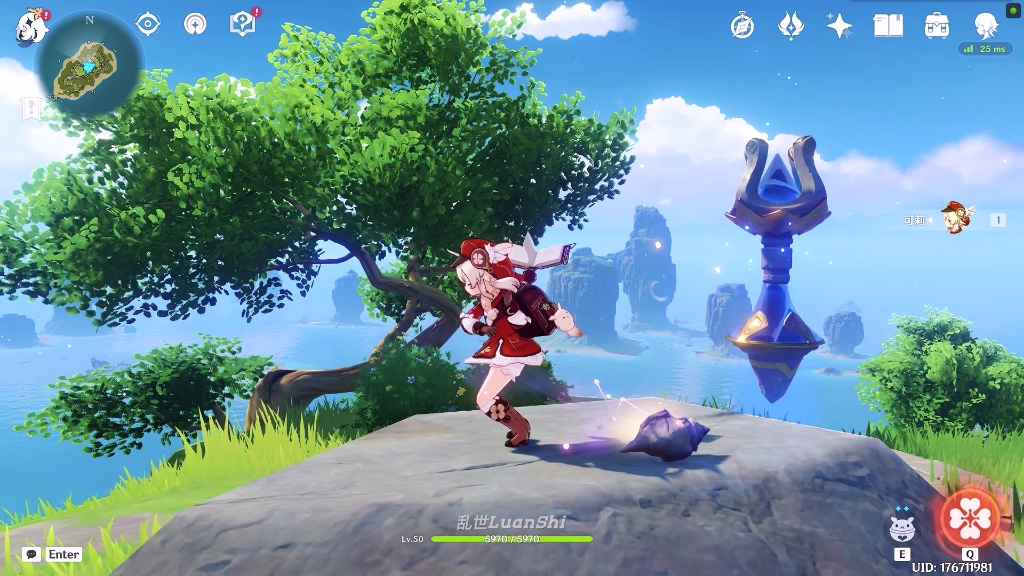Viewport: 1024px width, 576px height.
Task: Open the Wish star icon
Action: click(791, 26)
